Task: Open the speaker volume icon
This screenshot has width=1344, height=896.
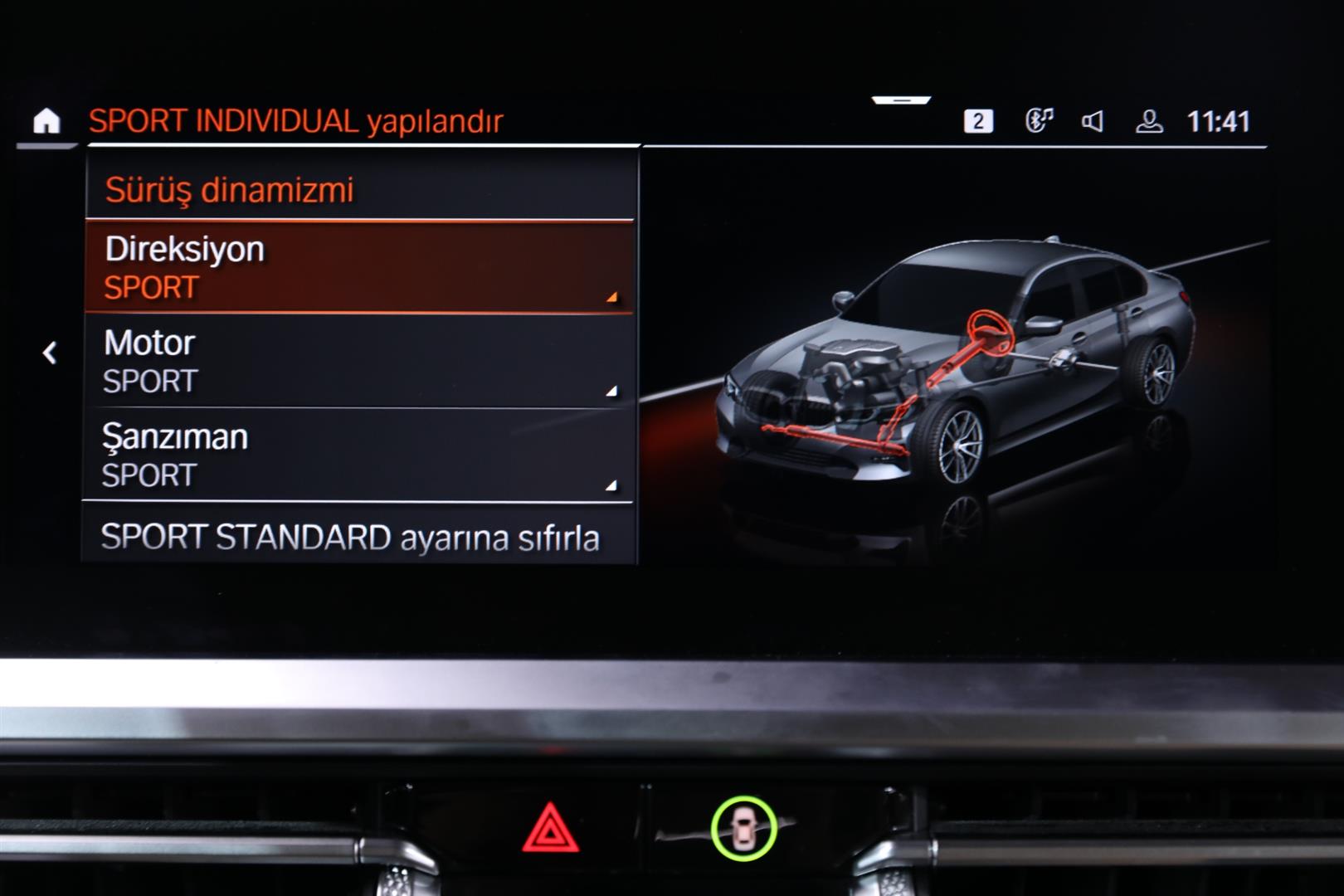Action: tap(1093, 122)
